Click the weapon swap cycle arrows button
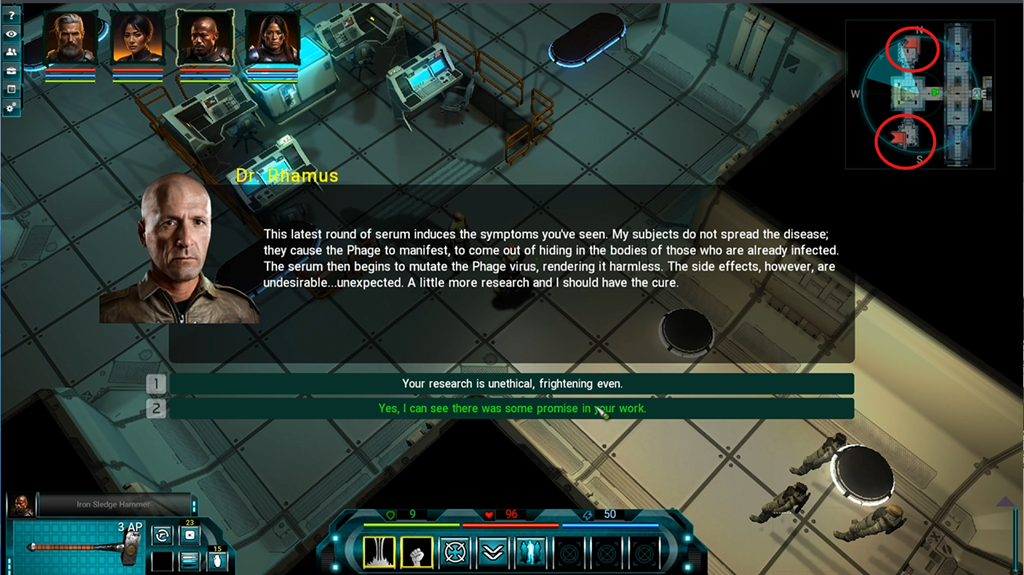 (160, 536)
